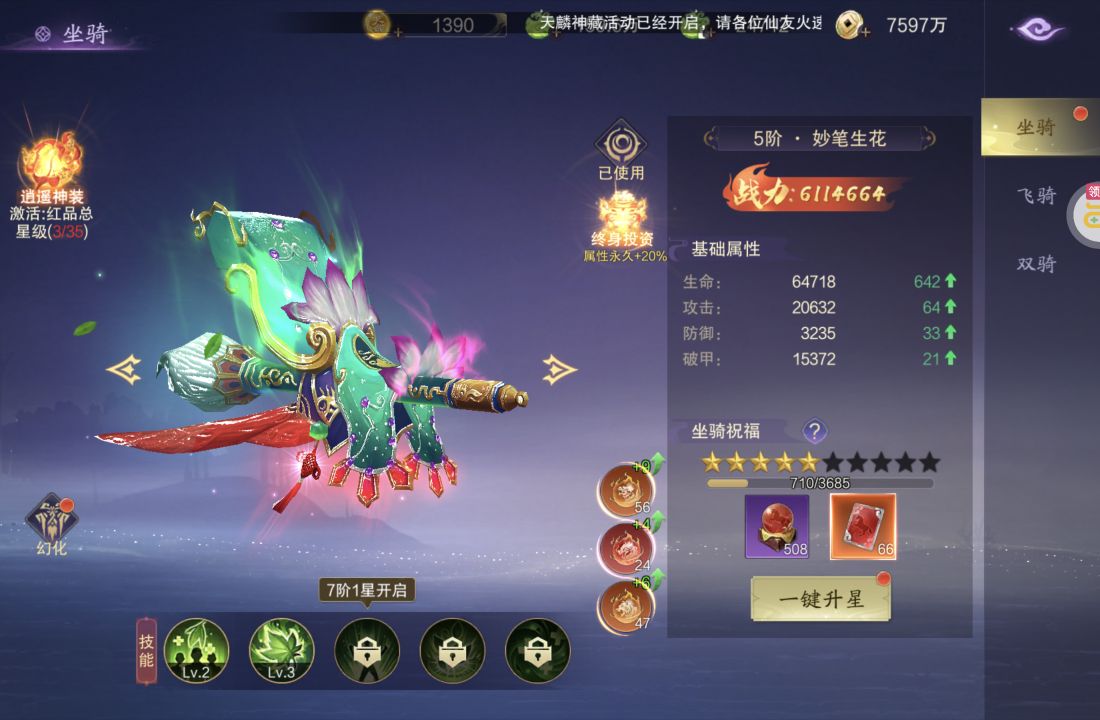
Task: Show the next mount with right arrow
Action: click(x=560, y=370)
